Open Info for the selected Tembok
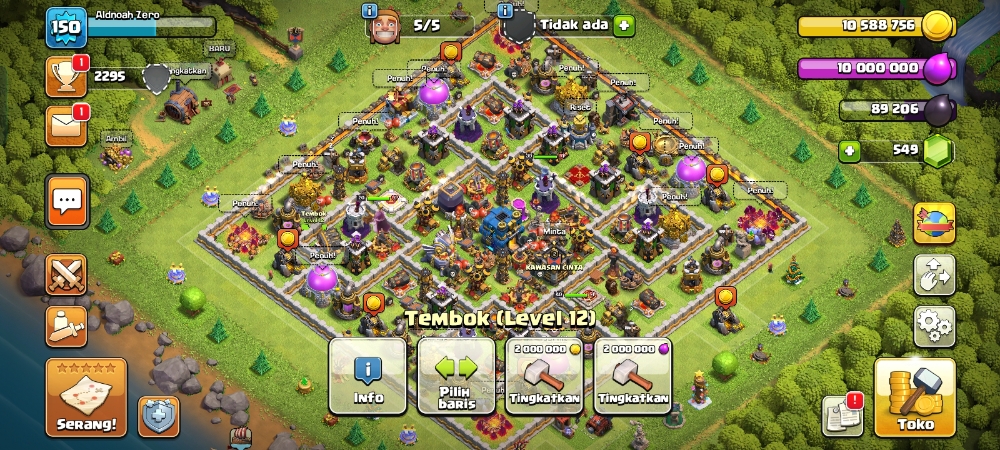Screen dimensions: 1000x450 (368, 375)
